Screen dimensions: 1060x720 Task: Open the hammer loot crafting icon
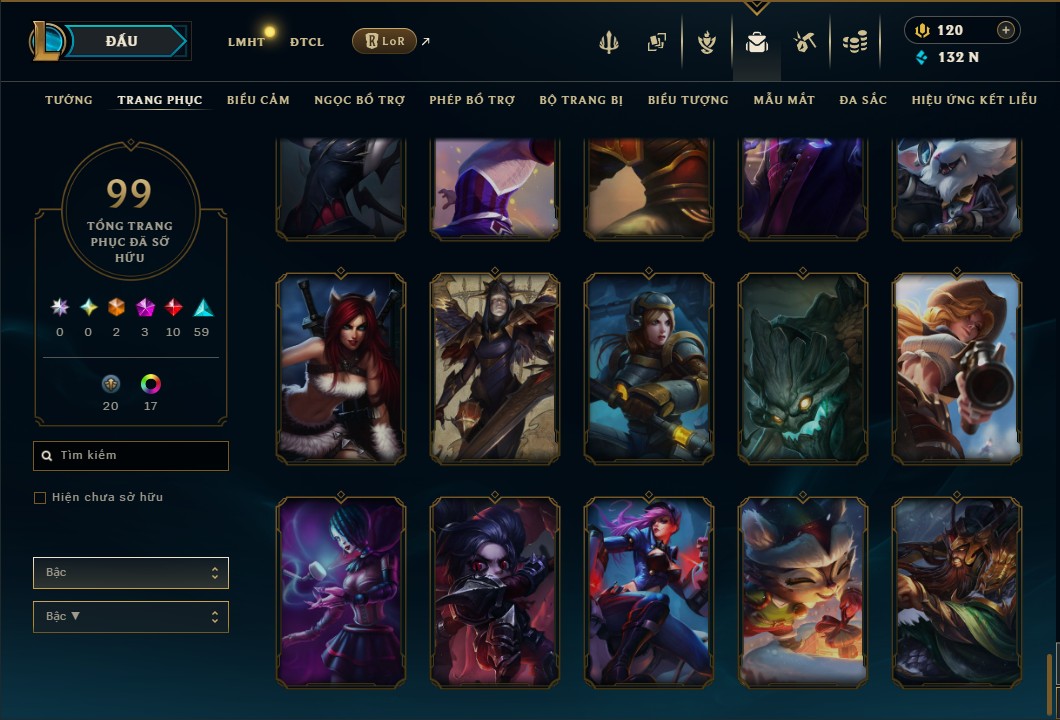coord(805,42)
